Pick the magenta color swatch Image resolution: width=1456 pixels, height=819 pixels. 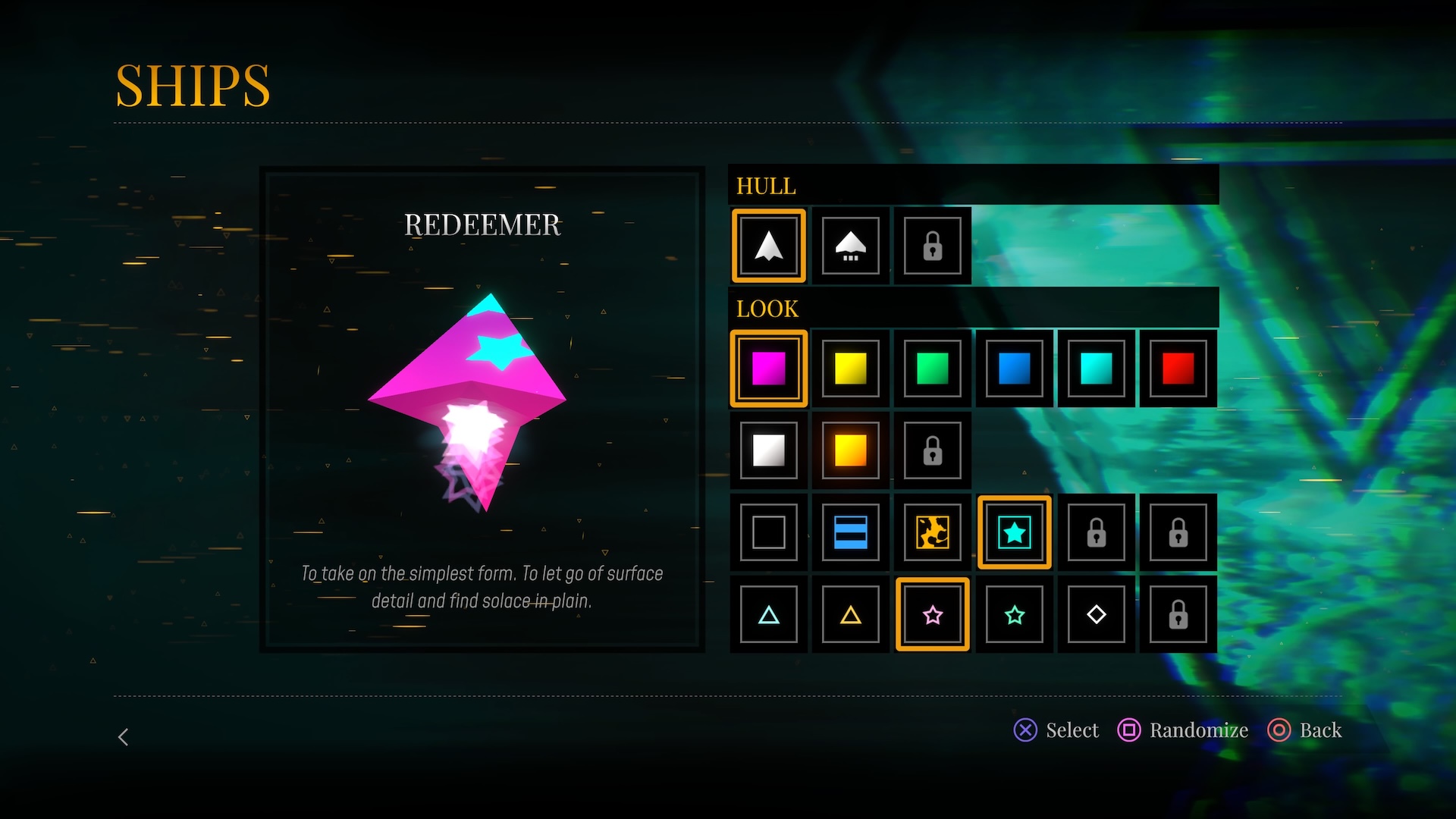tap(768, 369)
